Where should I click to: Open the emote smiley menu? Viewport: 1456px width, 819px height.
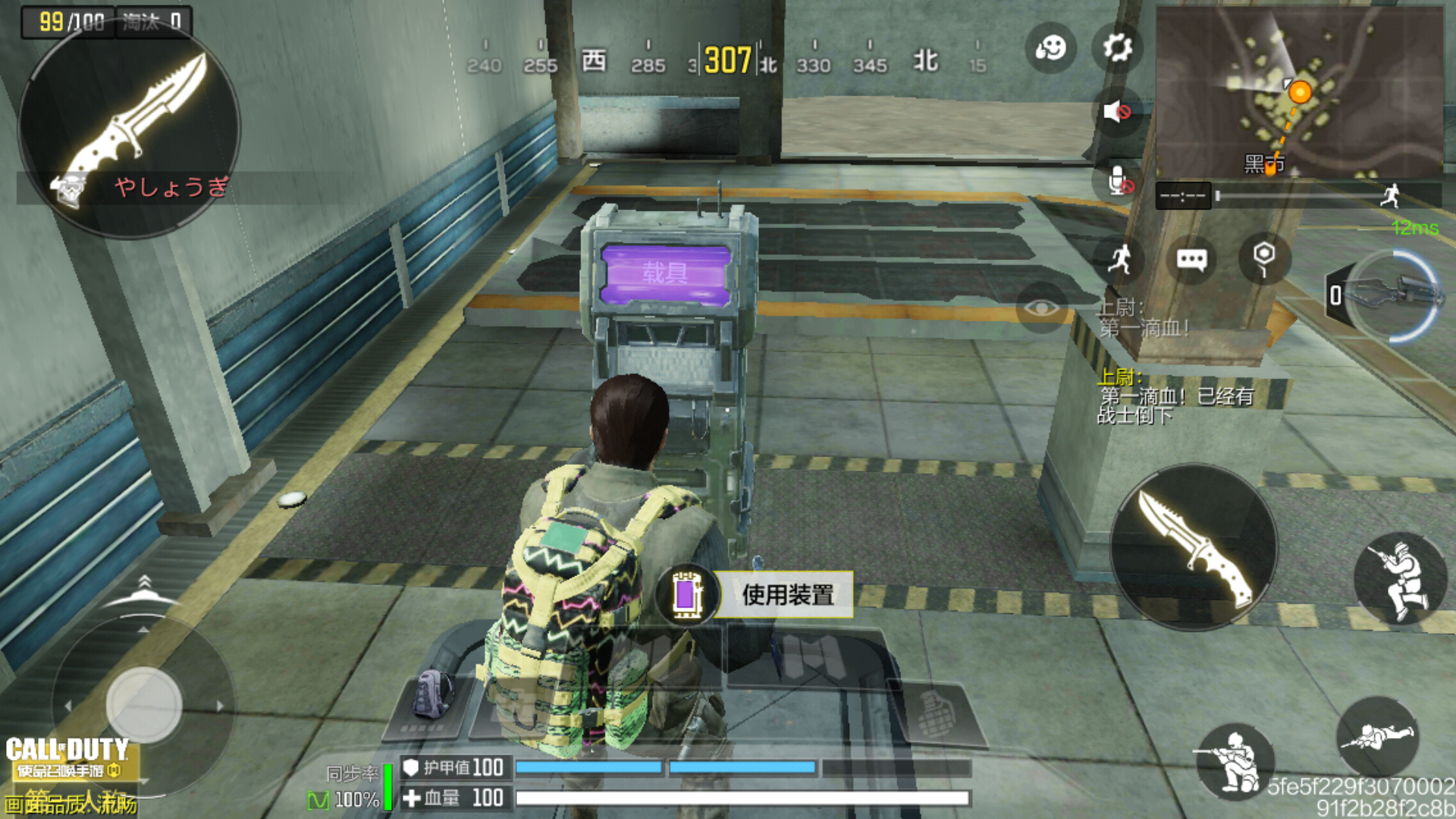click(x=1050, y=49)
